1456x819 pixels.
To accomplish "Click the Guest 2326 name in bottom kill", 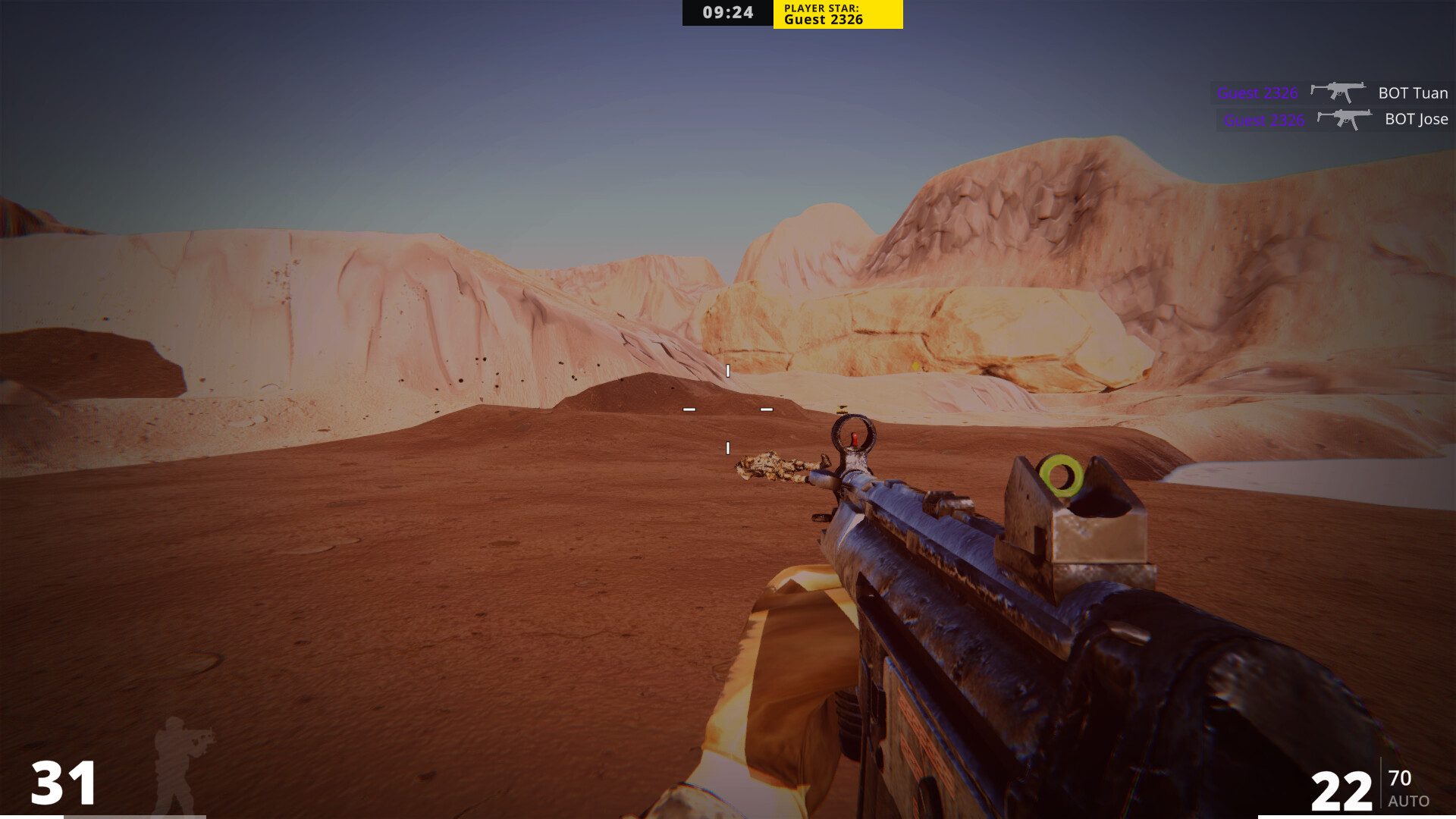I will click(x=1265, y=119).
